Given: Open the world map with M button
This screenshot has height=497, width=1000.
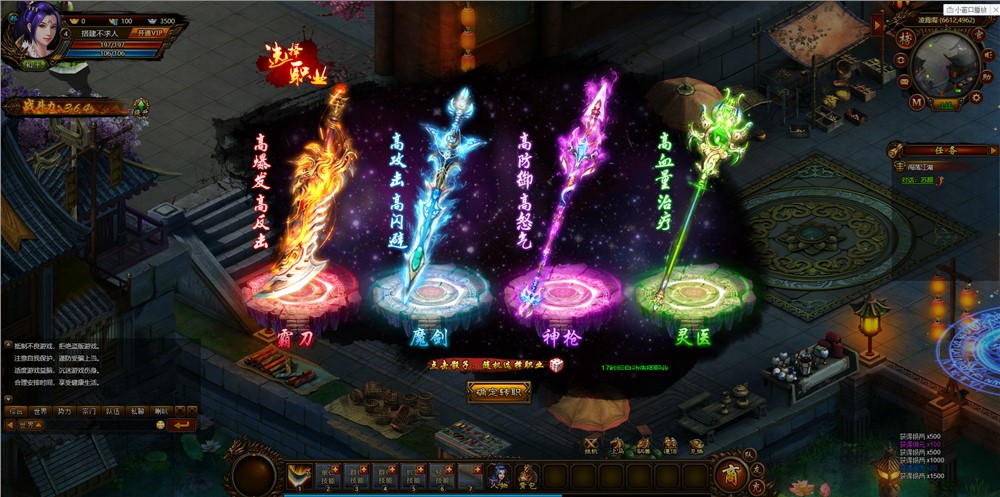Looking at the screenshot, I should click(916, 101).
